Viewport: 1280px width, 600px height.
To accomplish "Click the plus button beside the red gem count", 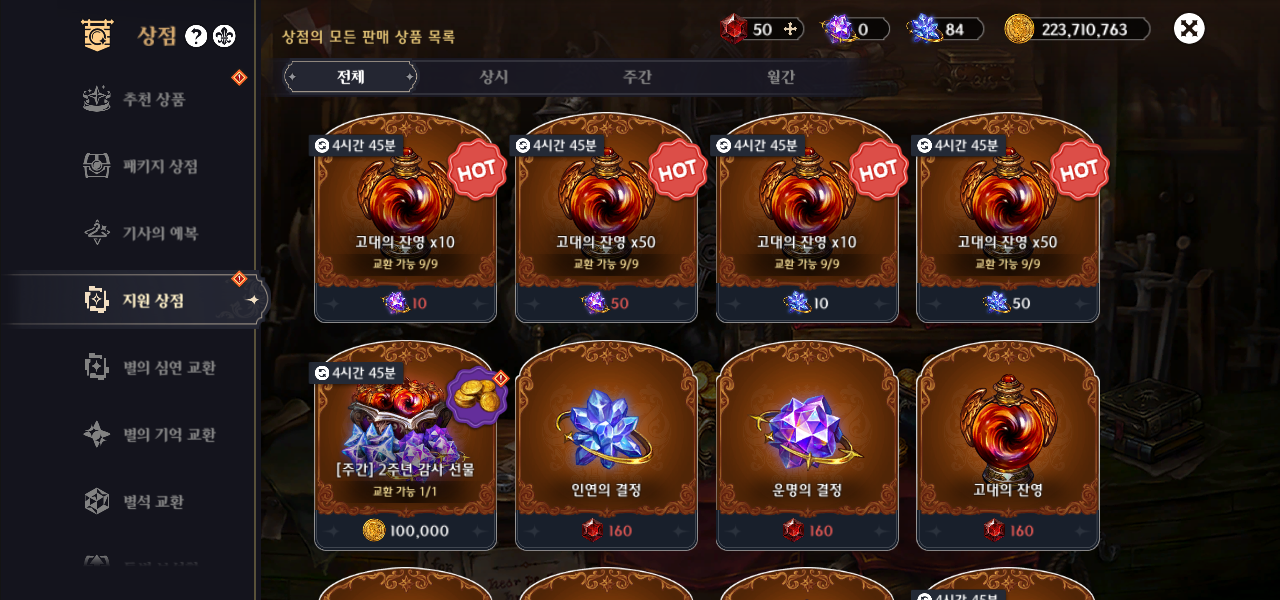I will click(791, 29).
